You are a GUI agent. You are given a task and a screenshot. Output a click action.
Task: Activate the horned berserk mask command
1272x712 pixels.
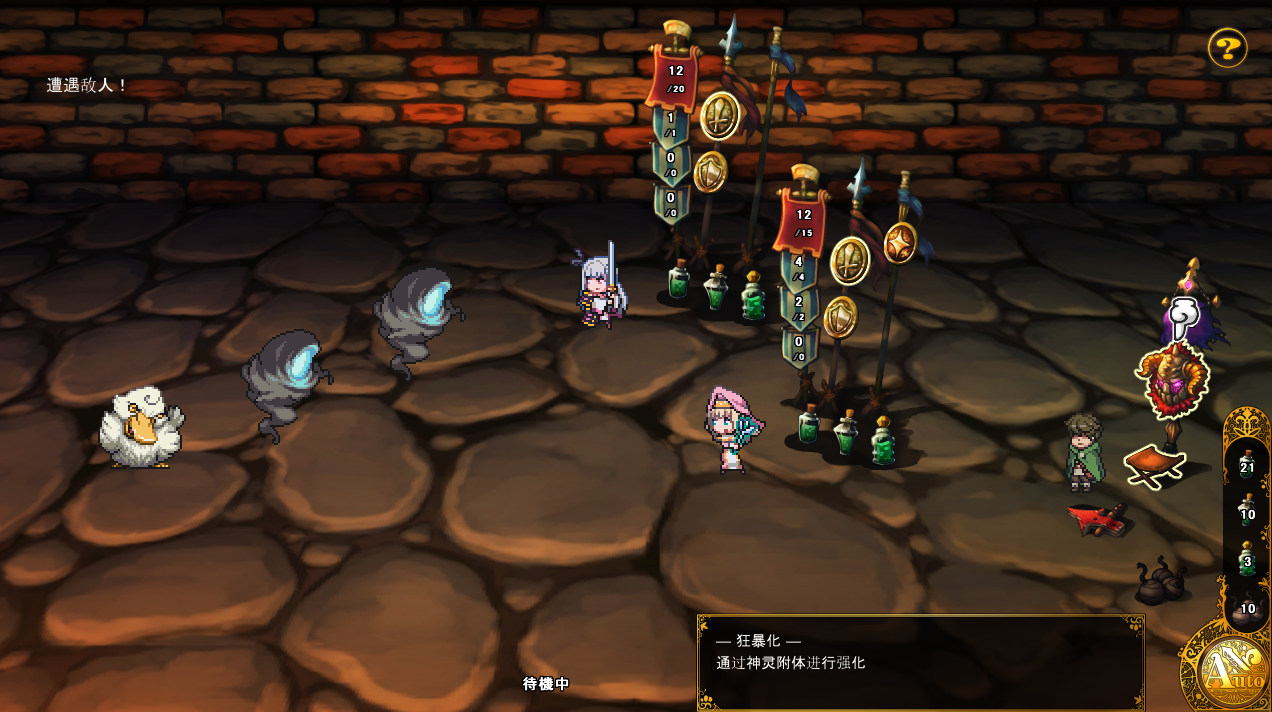click(x=1172, y=380)
